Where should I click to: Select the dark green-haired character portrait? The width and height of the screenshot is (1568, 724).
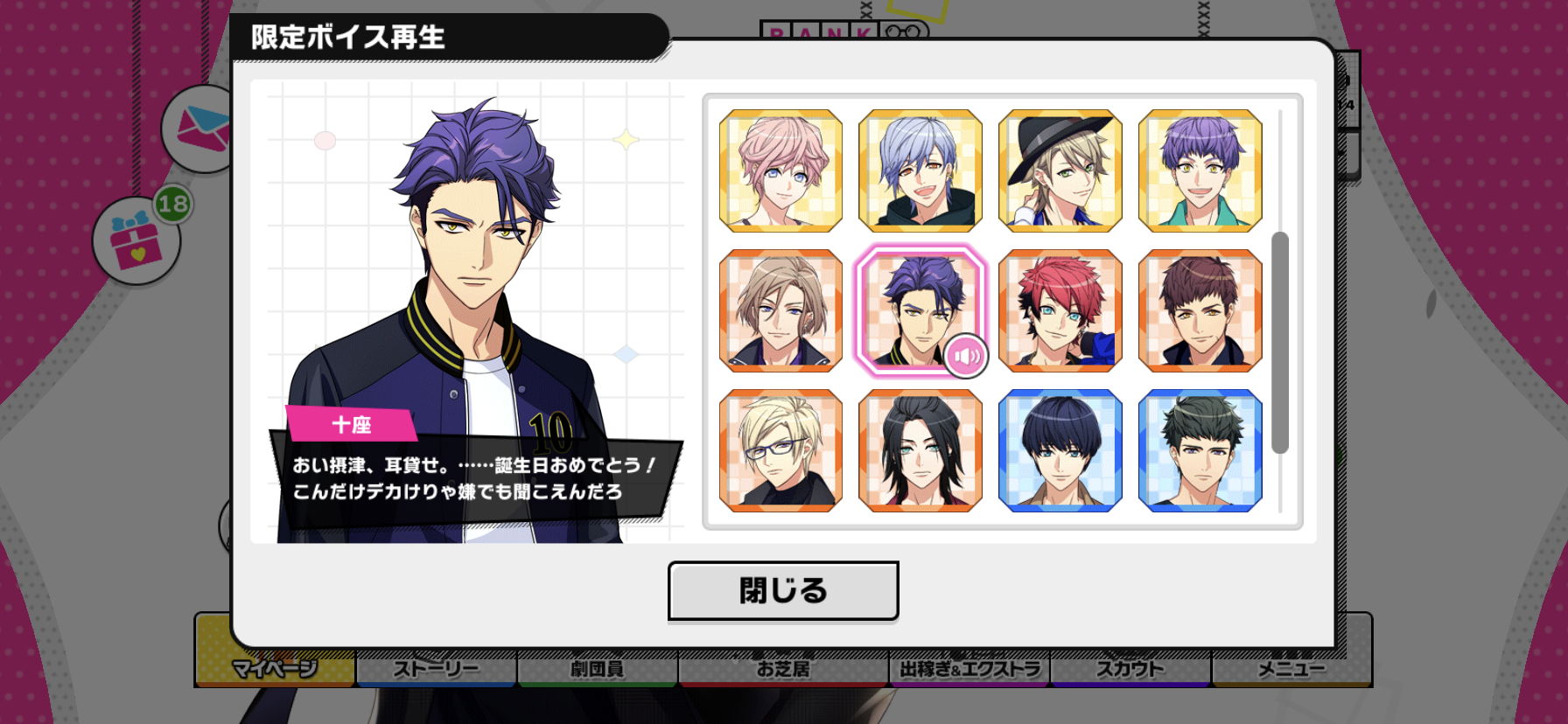(1200, 451)
